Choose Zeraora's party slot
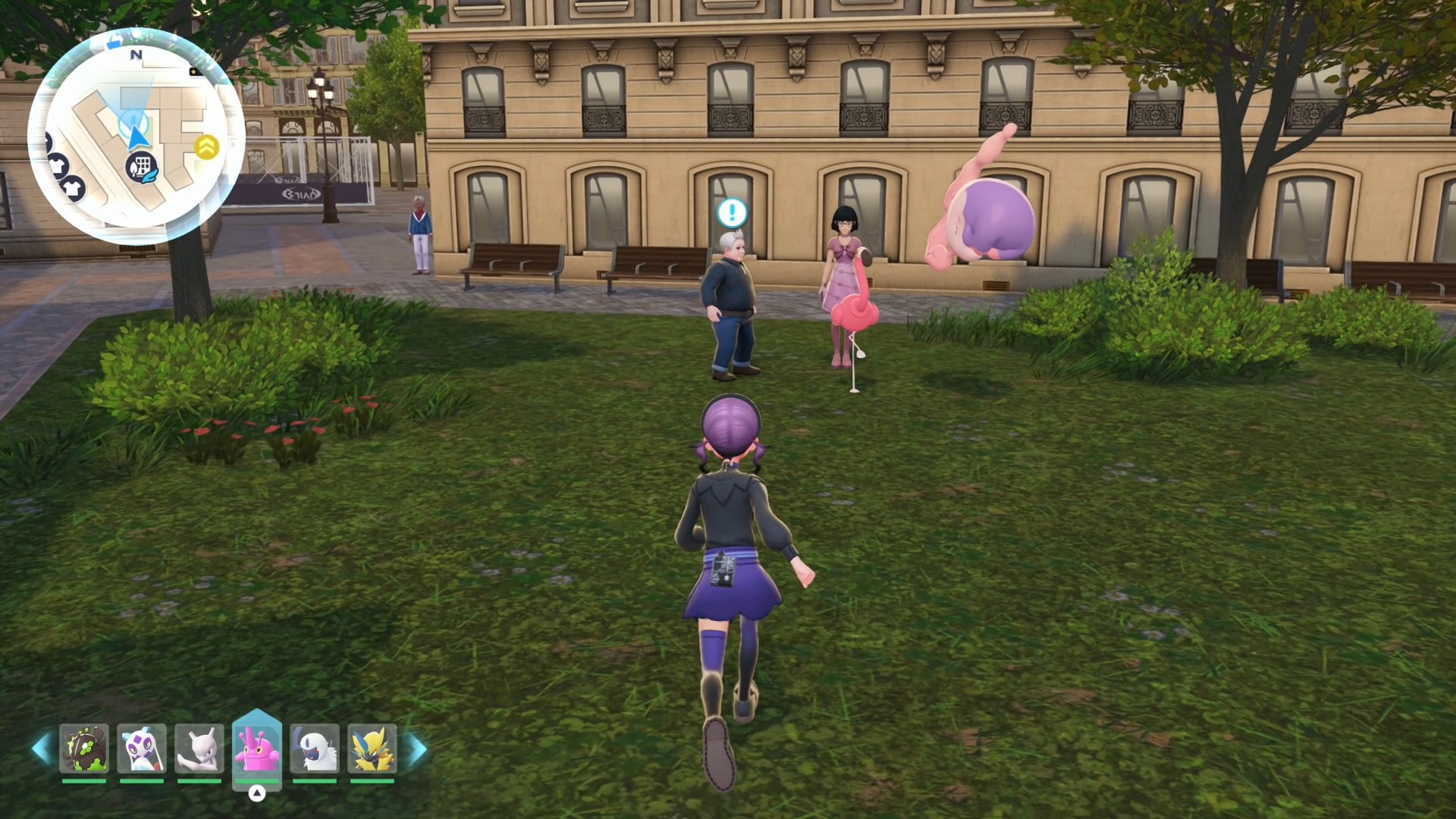This screenshot has width=1456, height=819. tap(372, 748)
